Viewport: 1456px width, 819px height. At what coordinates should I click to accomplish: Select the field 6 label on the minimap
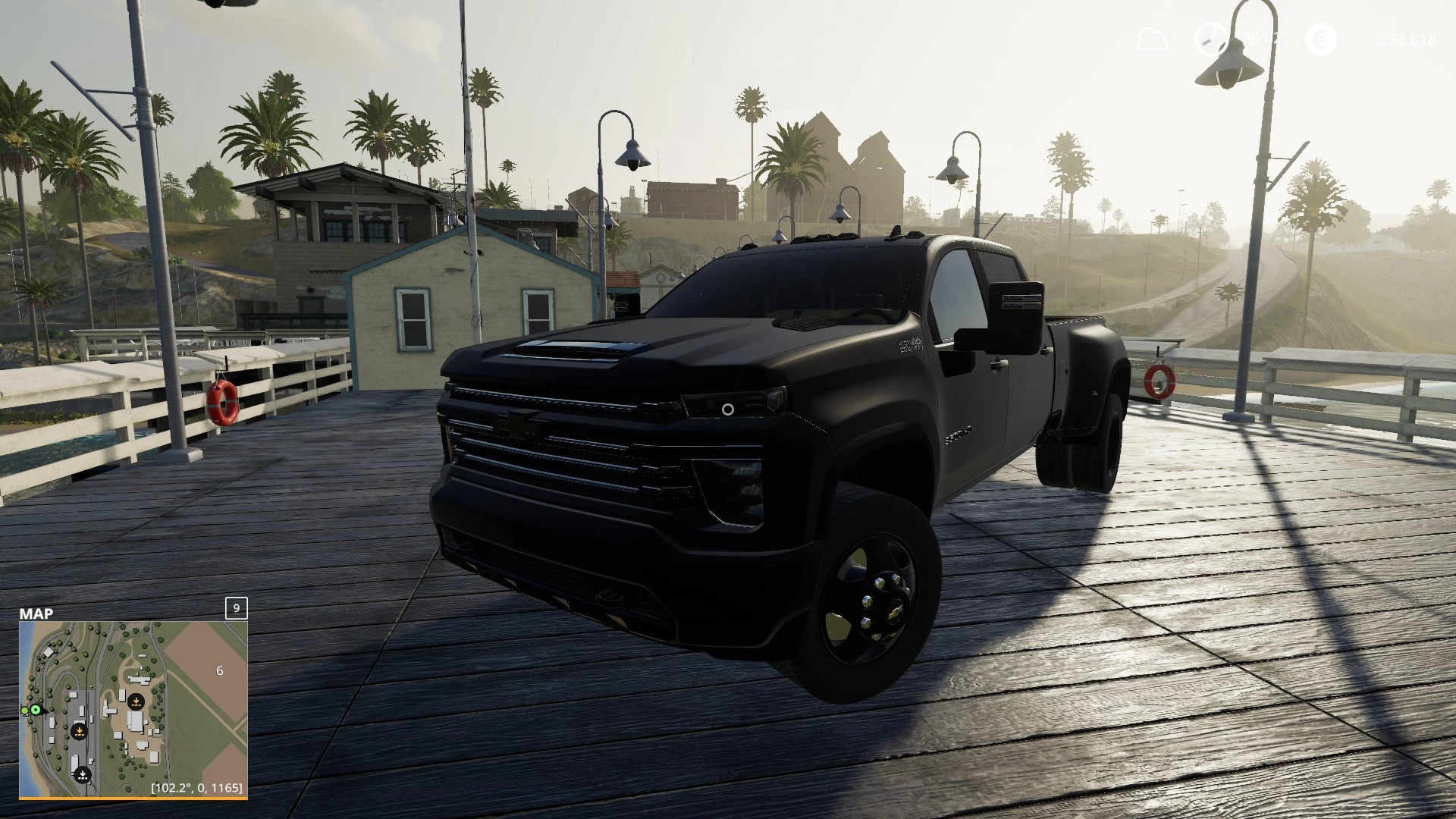pyautogui.click(x=220, y=670)
